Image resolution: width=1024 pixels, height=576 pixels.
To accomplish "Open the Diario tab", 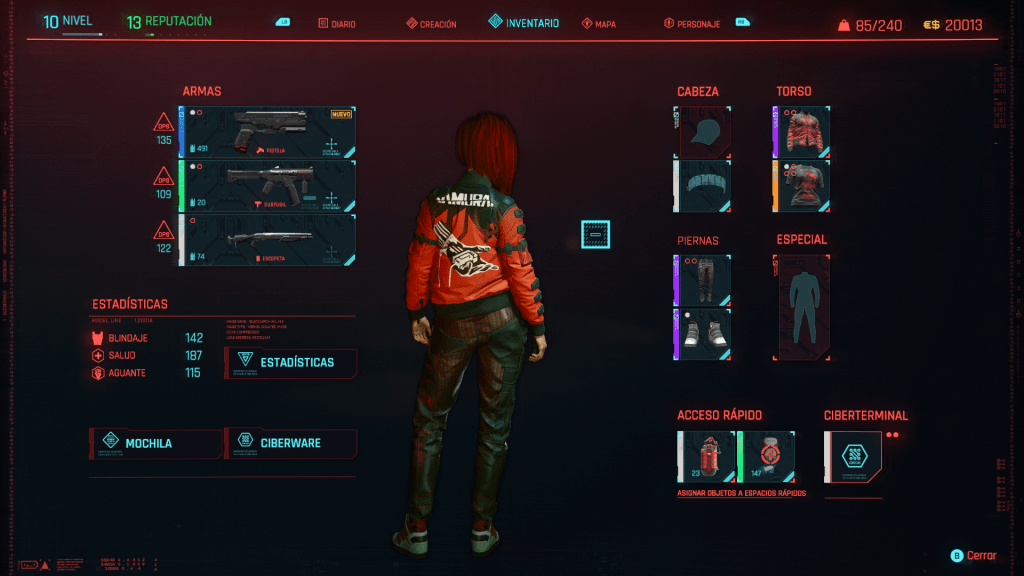I will 337,24.
